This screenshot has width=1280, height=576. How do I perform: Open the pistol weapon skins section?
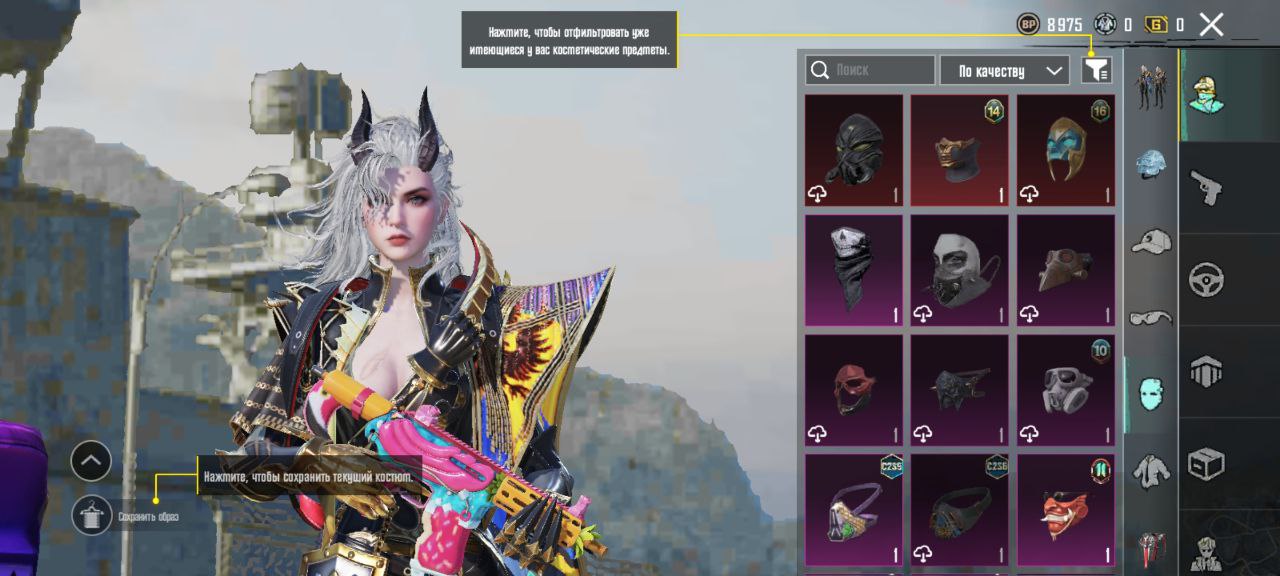pos(1207,186)
